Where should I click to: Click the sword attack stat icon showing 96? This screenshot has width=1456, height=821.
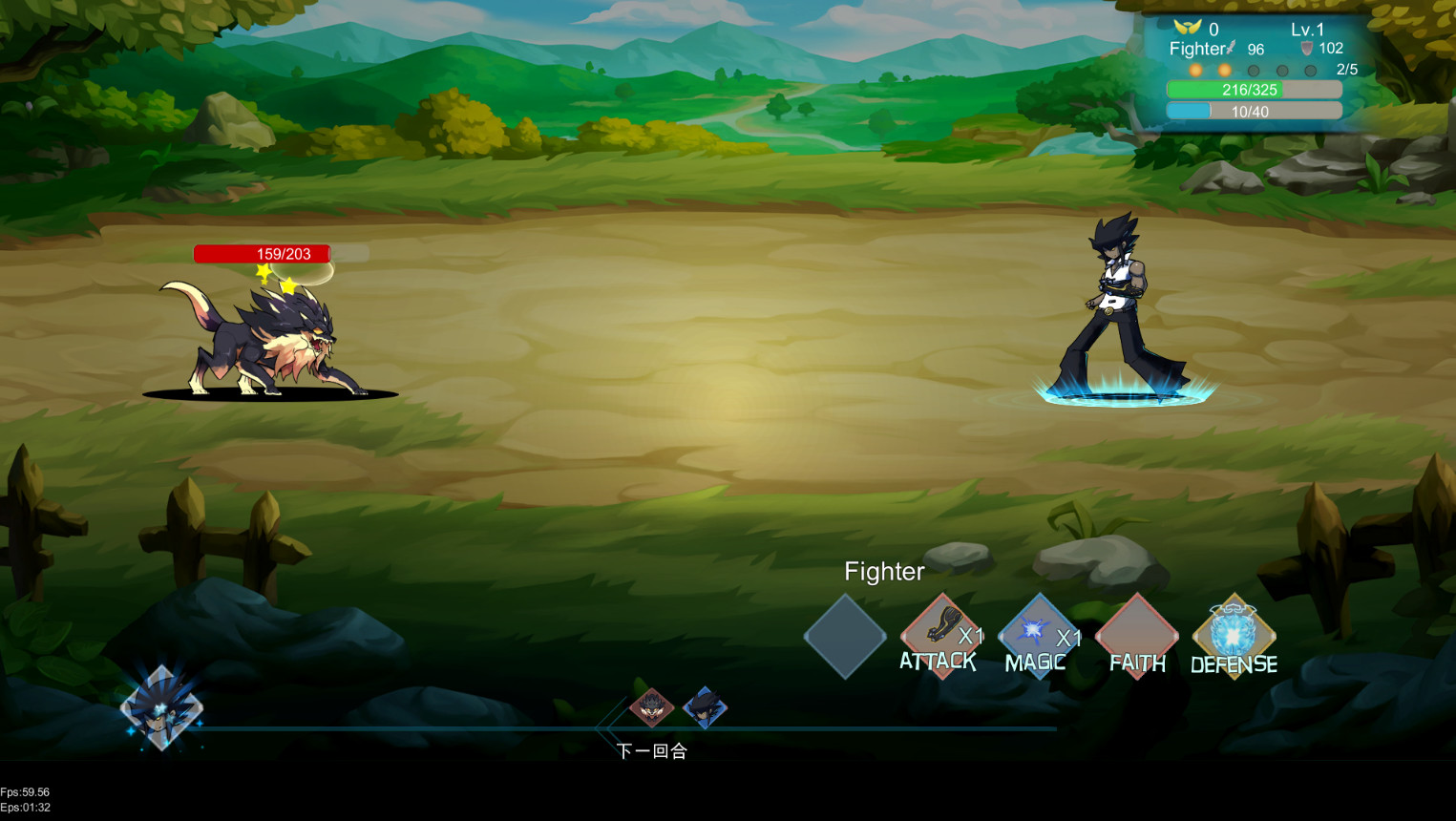click(x=1233, y=45)
